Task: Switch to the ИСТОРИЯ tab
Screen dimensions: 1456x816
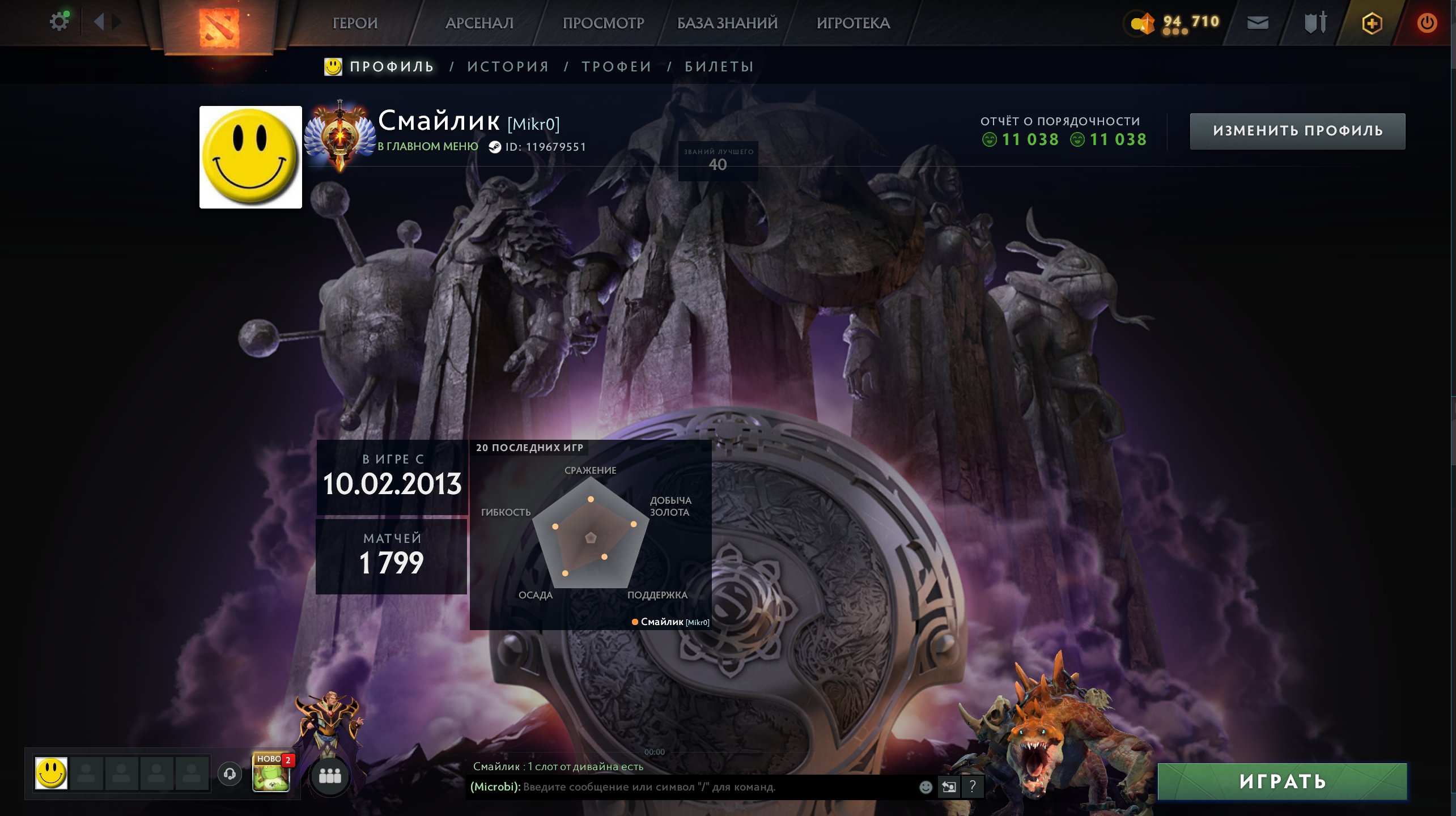Action: tap(508, 66)
